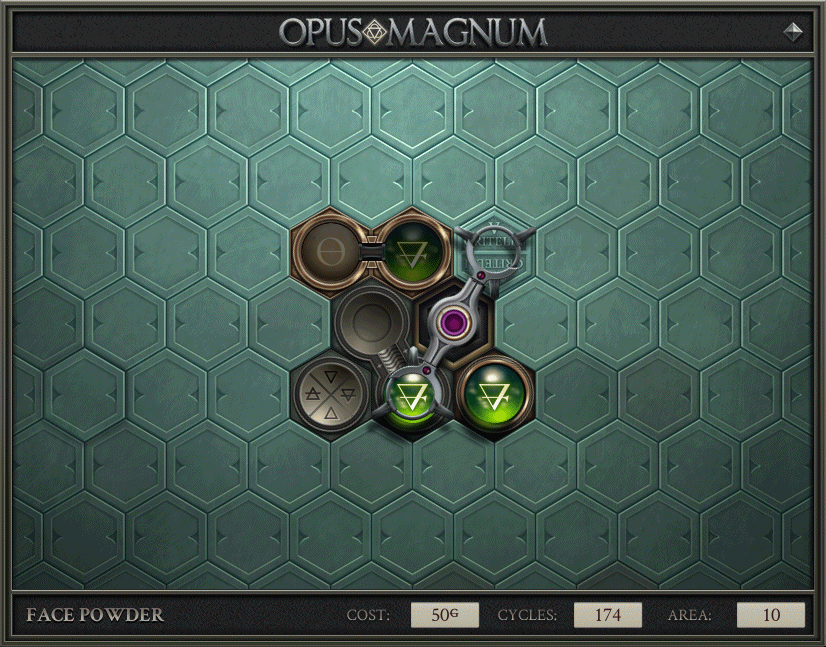Click the silver diamond icon in the title bar
Screen dimensions: 826x647
click(793, 31)
